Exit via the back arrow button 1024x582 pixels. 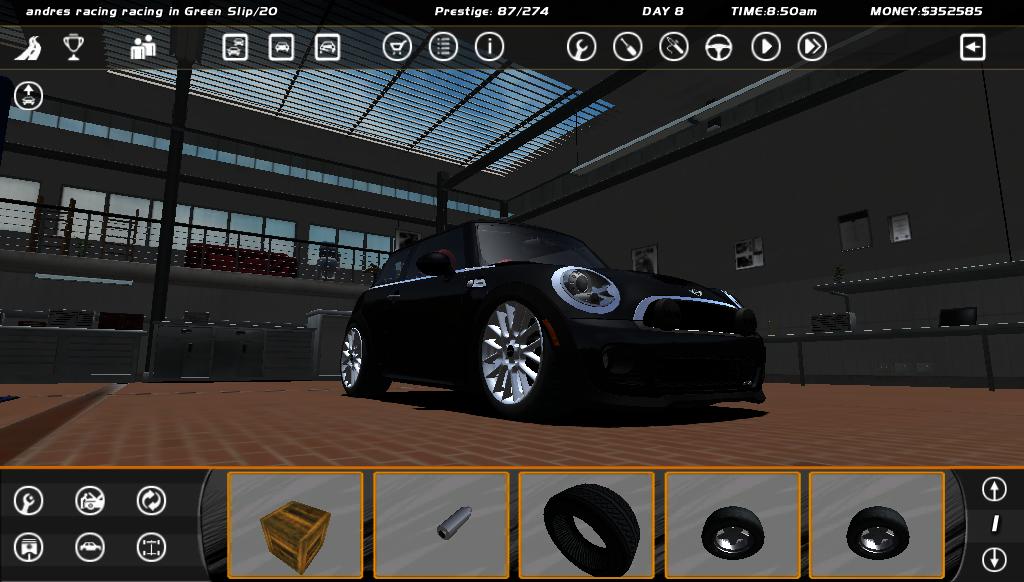tap(973, 47)
